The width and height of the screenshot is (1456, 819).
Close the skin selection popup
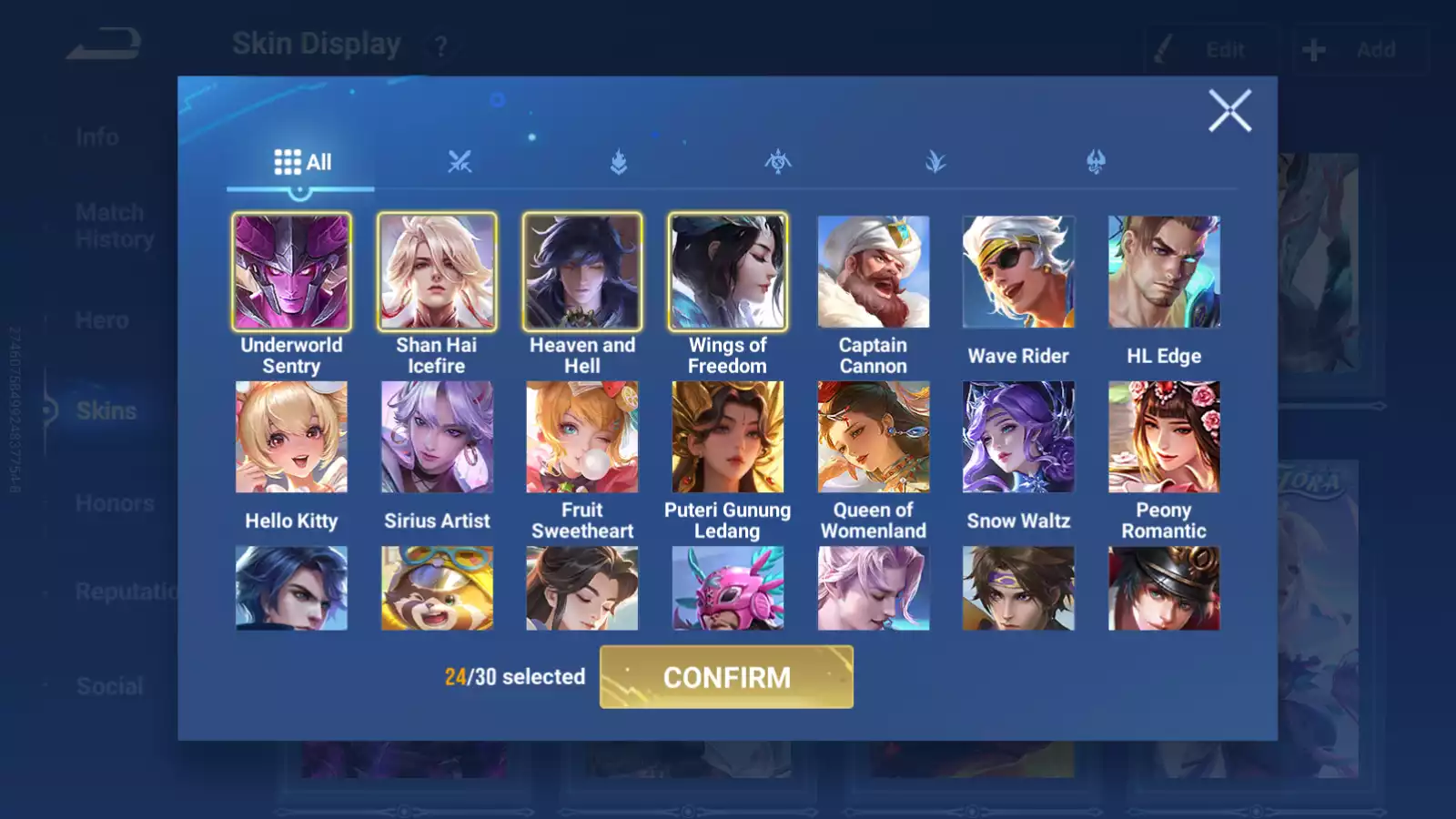click(x=1229, y=111)
